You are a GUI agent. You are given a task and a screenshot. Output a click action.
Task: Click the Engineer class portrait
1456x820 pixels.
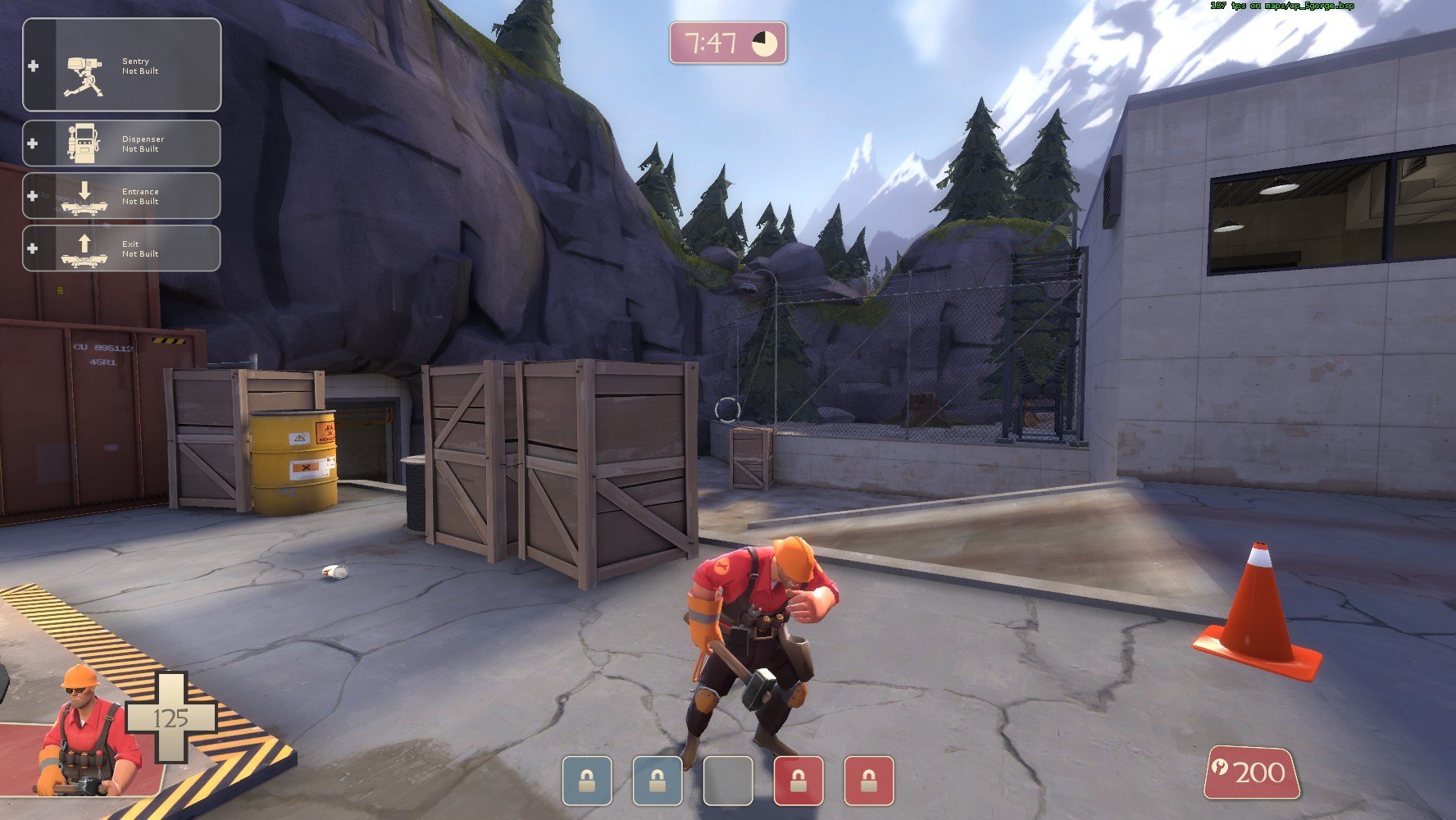point(86,734)
